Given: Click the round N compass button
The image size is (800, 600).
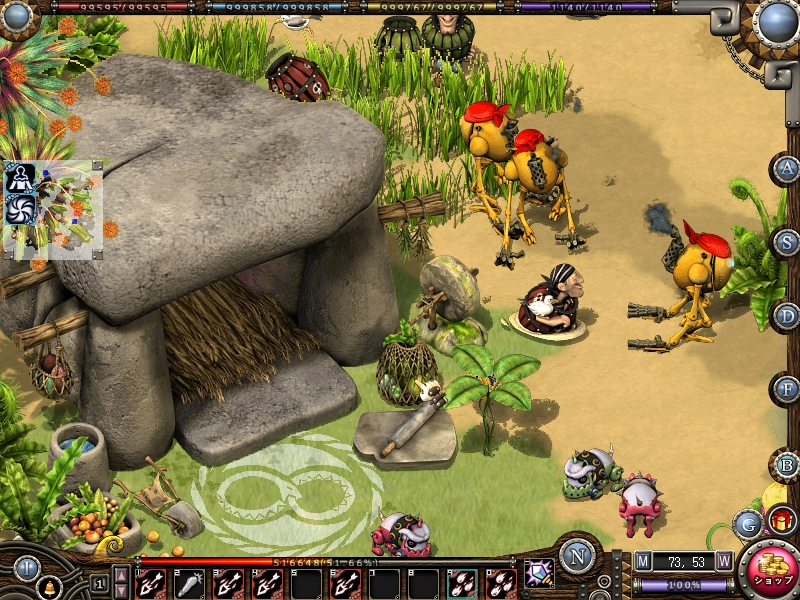Looking at the screenshot, I should (x=577, y=555).
